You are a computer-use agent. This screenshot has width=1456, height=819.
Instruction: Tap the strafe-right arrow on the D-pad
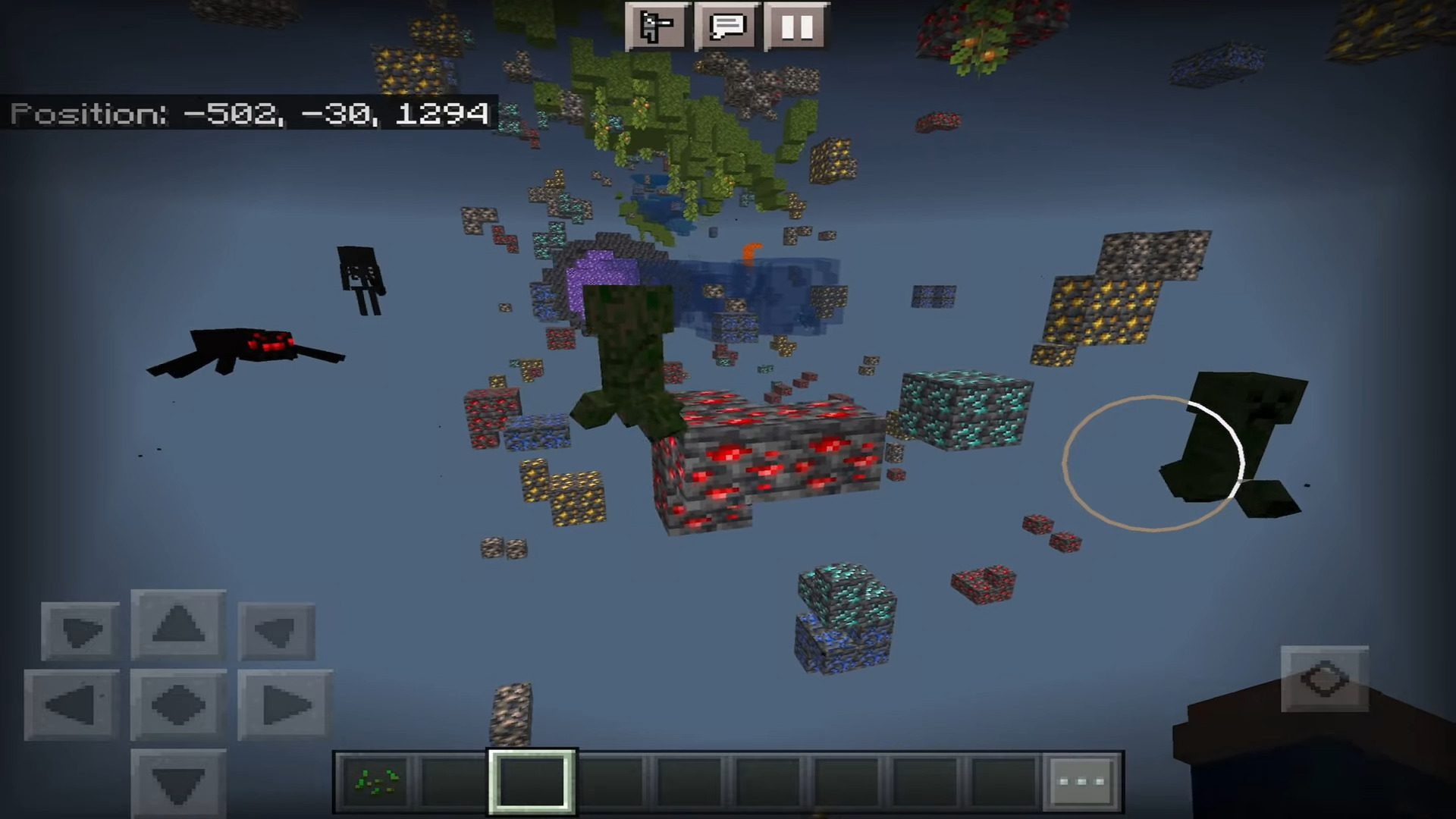pyautogui.click(x=285, y=704)
